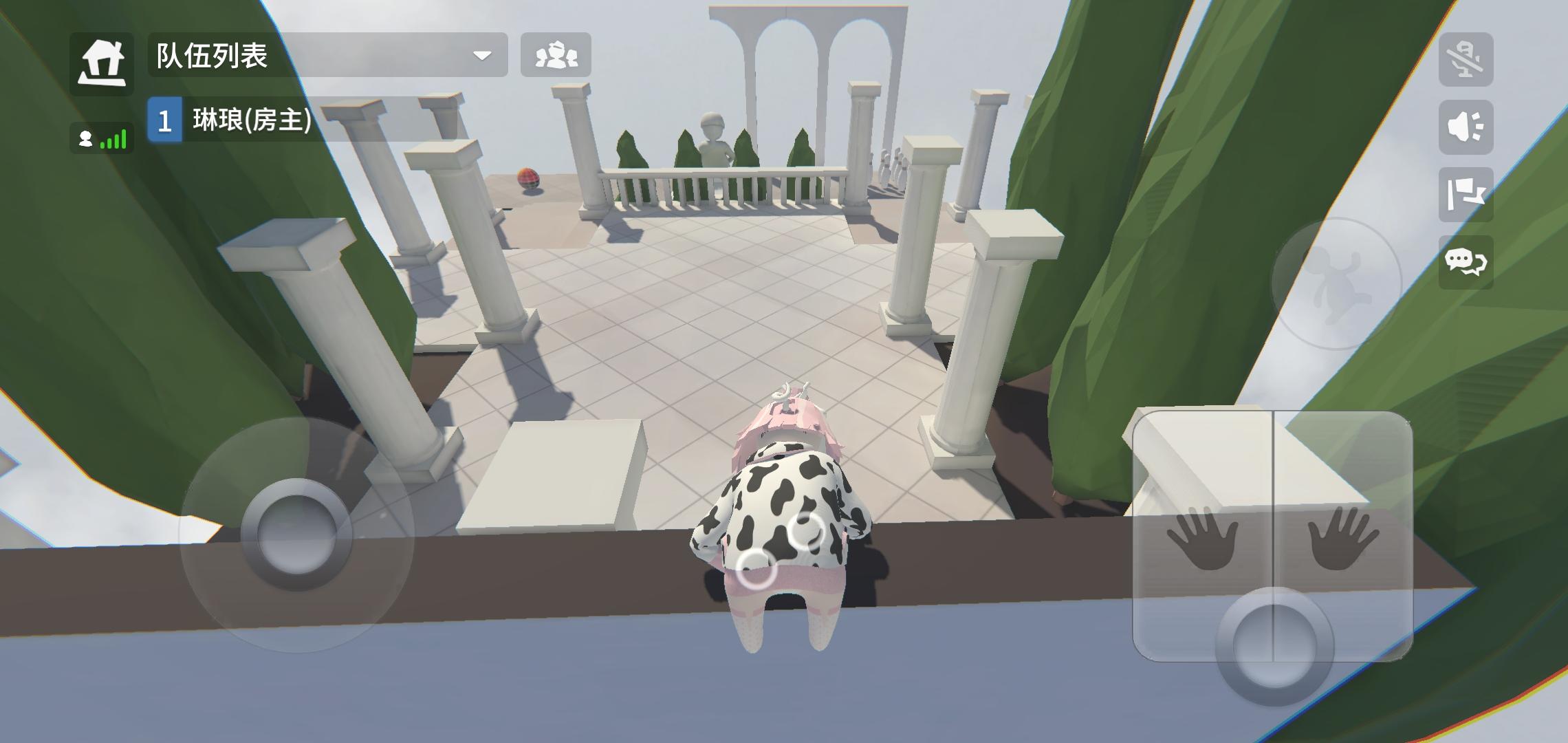Collapse the player roster via its chevron
1568x743 pixels.
483,55
